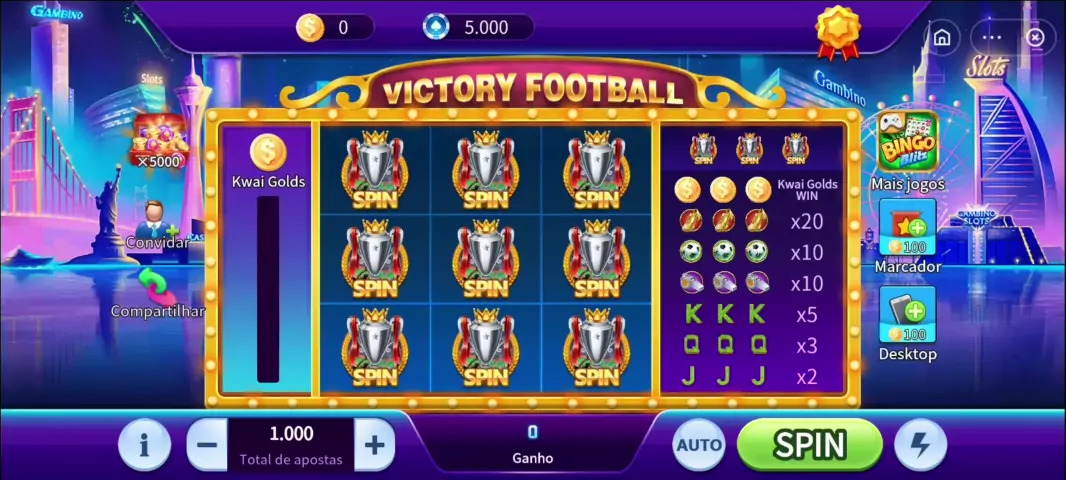Go to the home screen icon
1066x480 pixels.
coord(941,37)
